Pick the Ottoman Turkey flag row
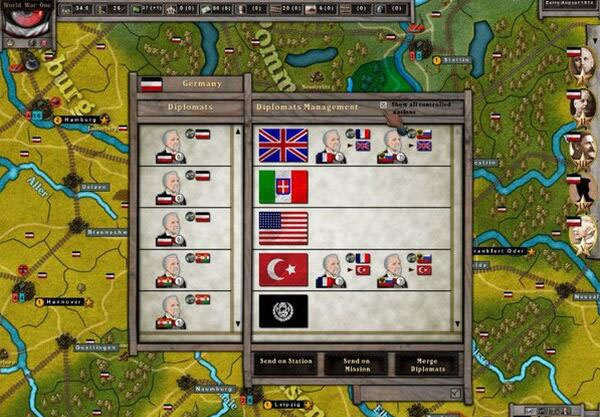Screen dimensions: 600x417 tap(283, 269)
